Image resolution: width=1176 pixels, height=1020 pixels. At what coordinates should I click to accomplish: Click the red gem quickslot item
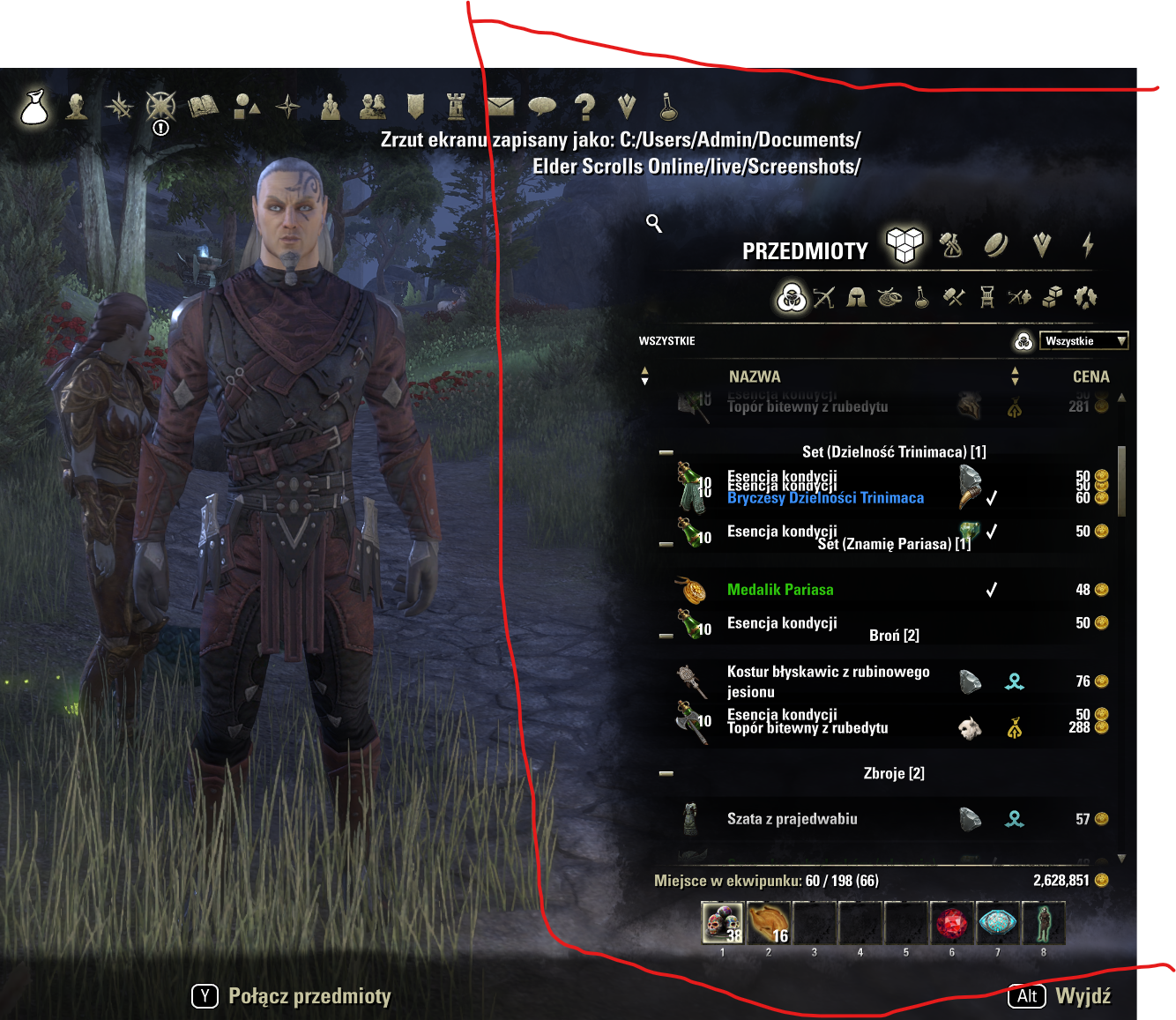(952, 924)
